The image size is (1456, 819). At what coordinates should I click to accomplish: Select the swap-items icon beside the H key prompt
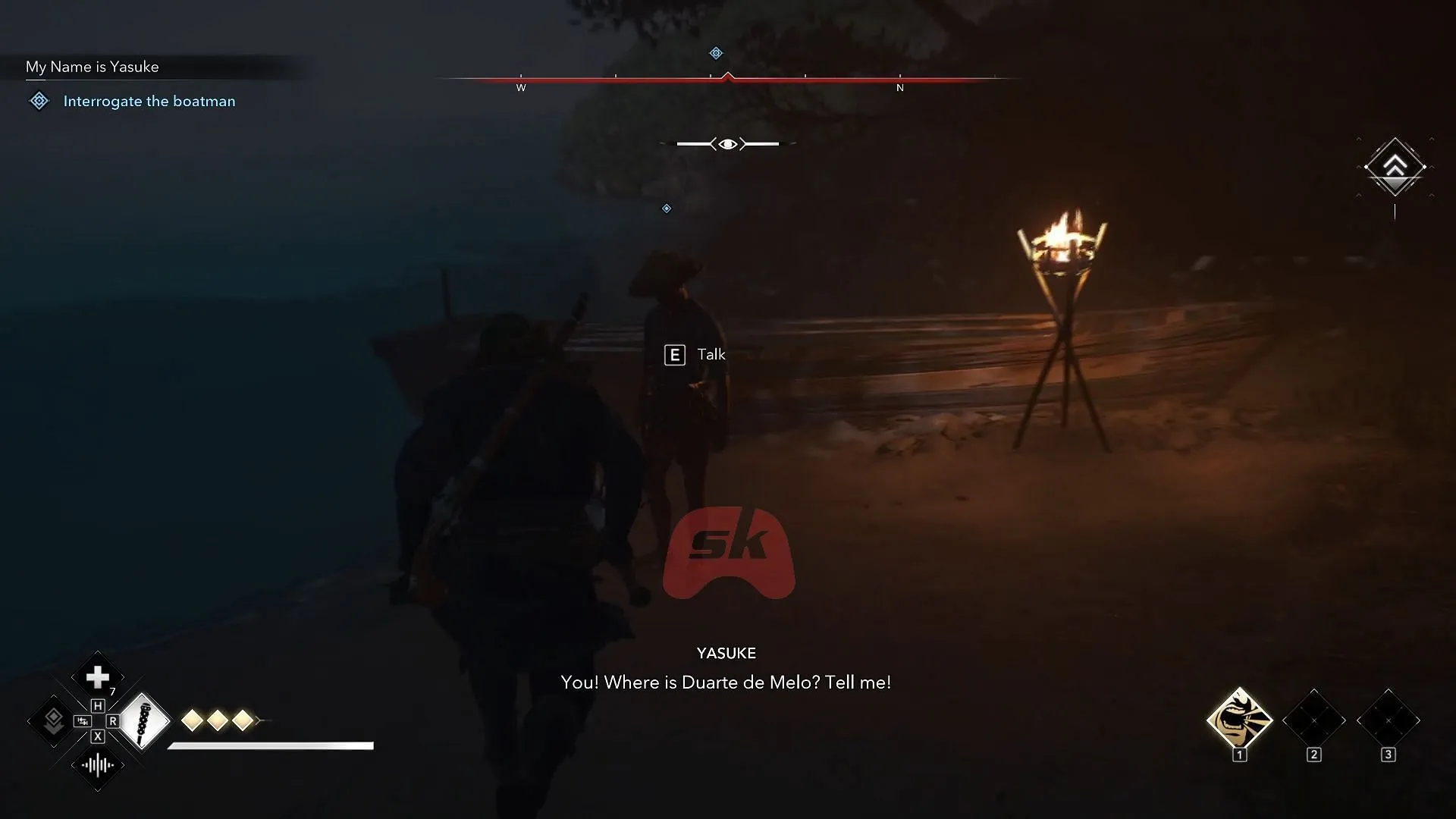(x=83, y=721)
